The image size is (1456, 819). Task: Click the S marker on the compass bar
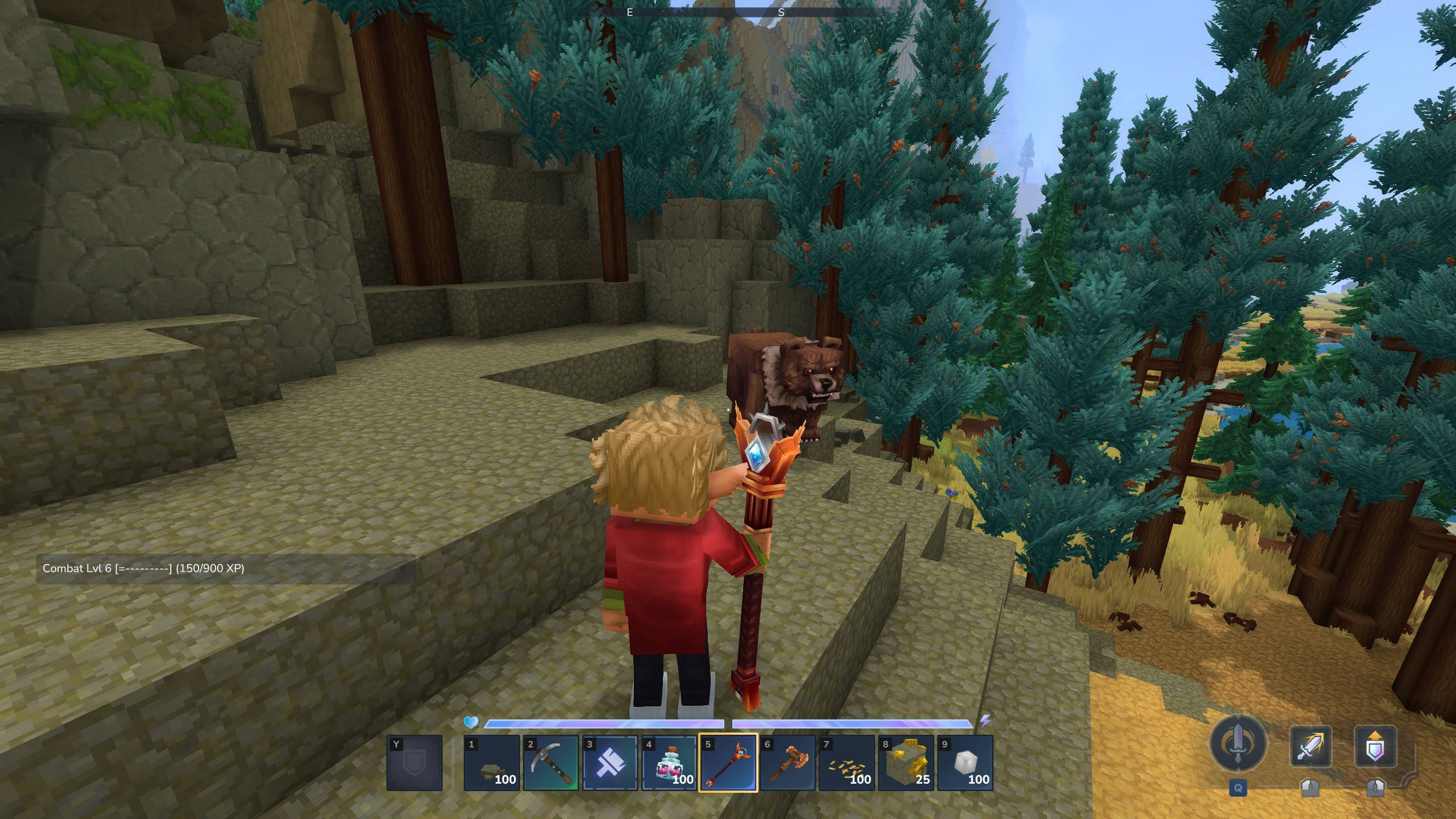click(x=781, y=13)
